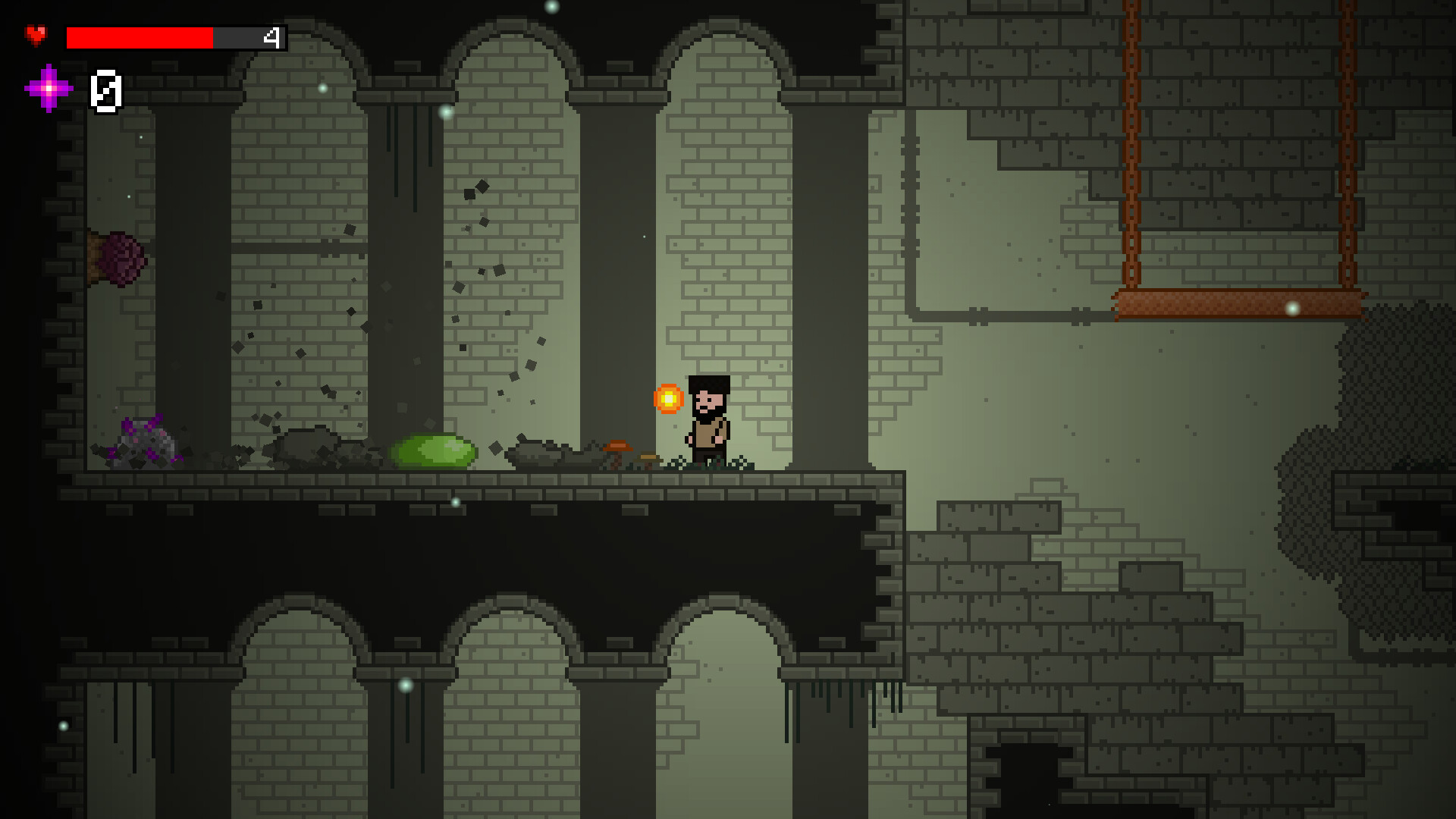Select the purple star energy icon

[x=48, y=89]
